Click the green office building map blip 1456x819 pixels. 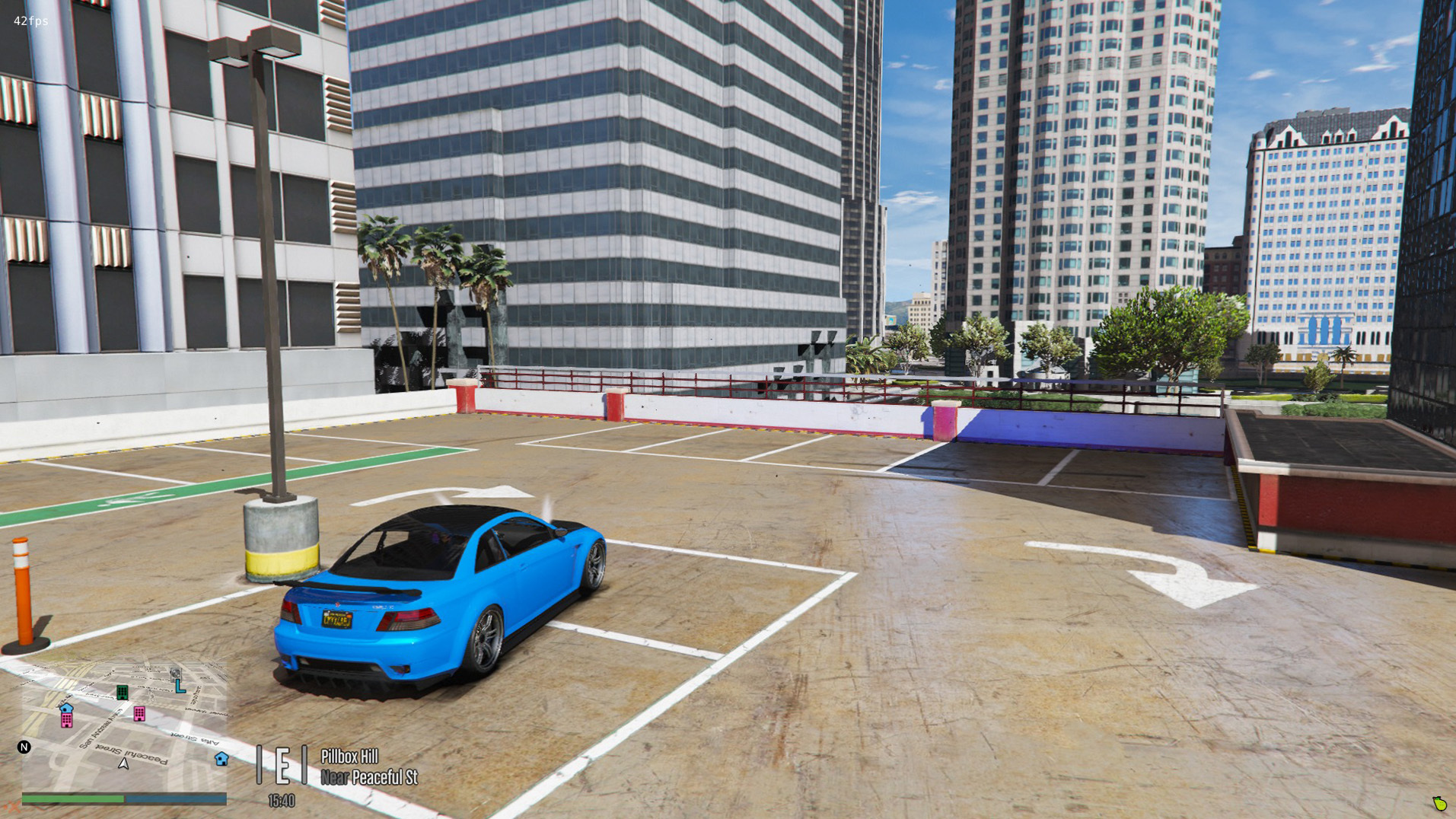pos(122,692)
